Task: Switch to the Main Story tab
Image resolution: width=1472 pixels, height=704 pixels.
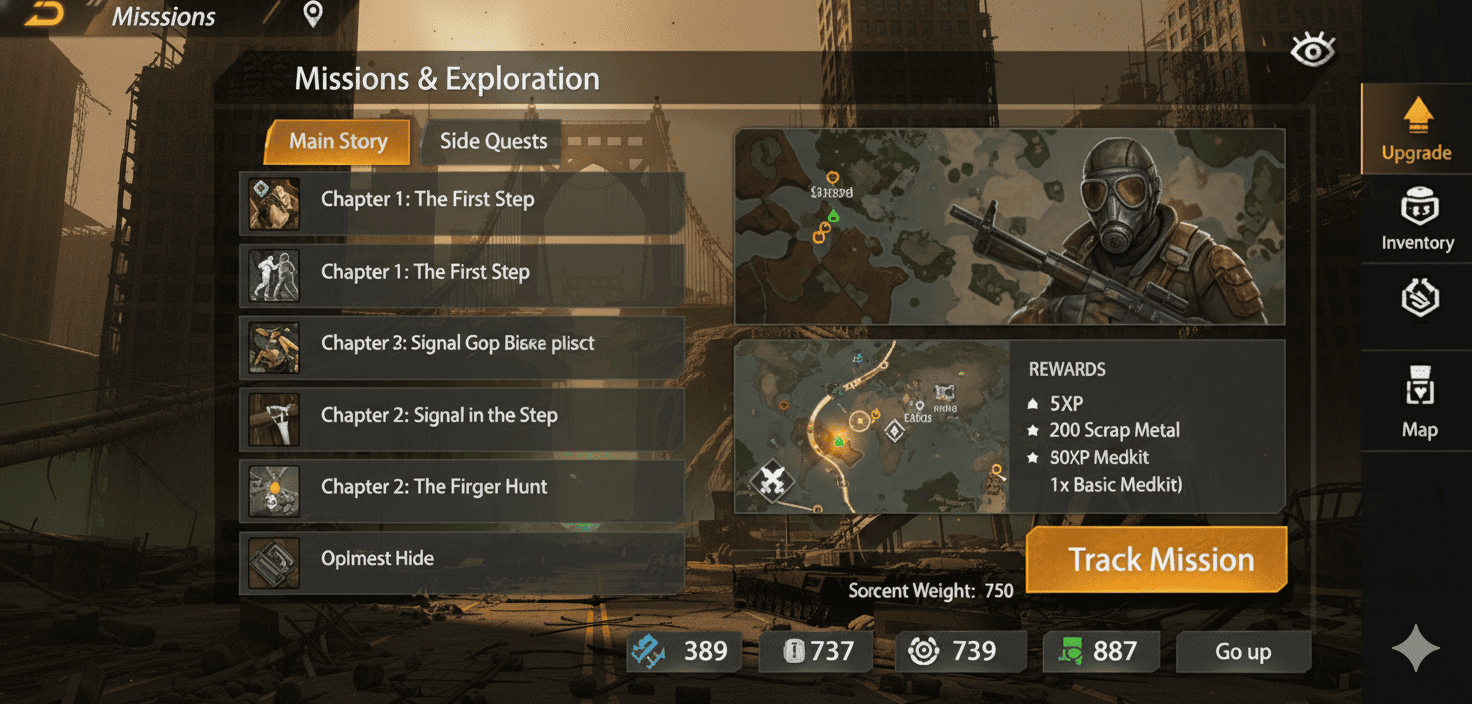Action: coord(338,142)
